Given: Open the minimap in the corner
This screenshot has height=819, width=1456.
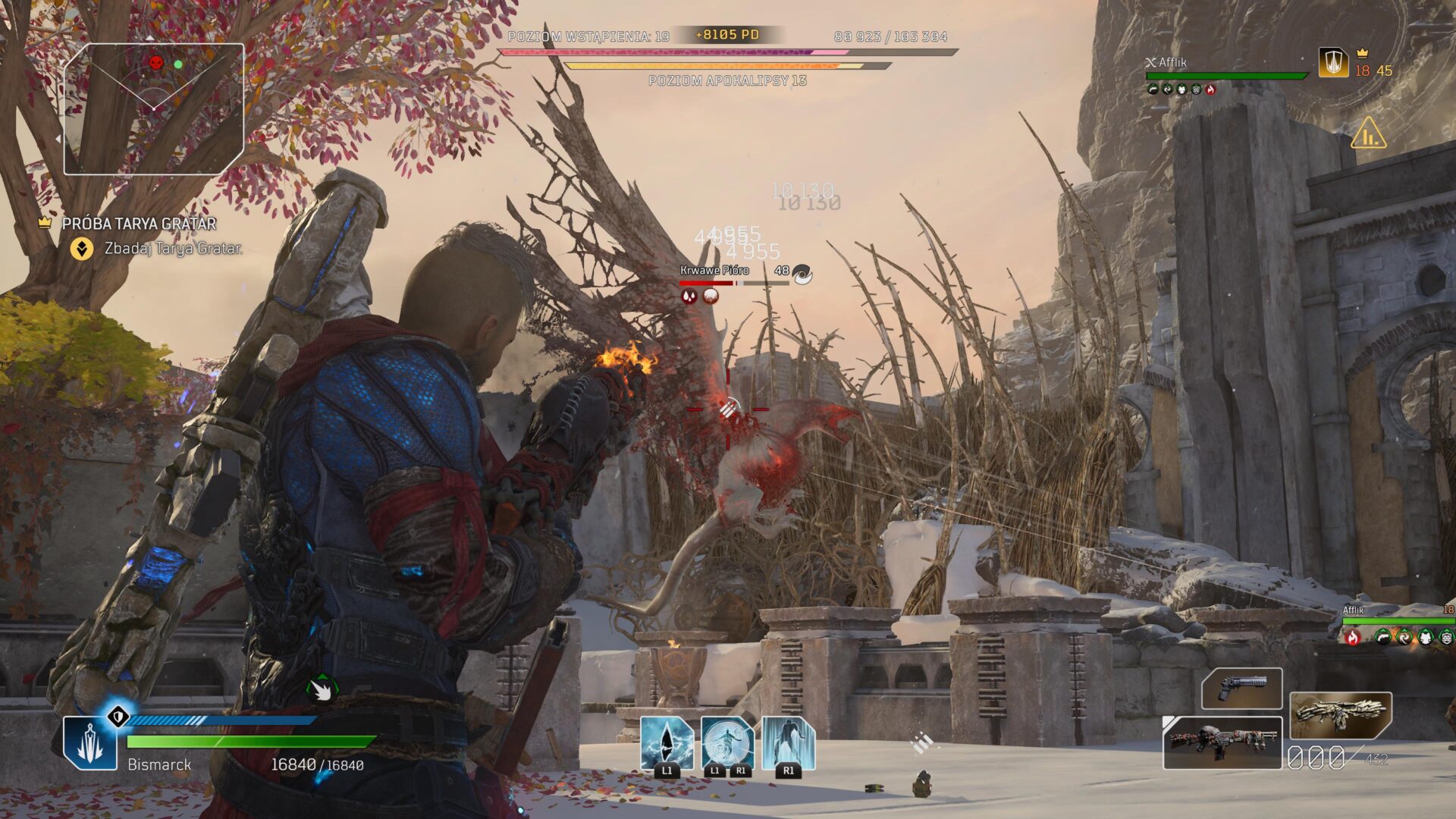Looking at the screenshot, I should click(154, 109).
